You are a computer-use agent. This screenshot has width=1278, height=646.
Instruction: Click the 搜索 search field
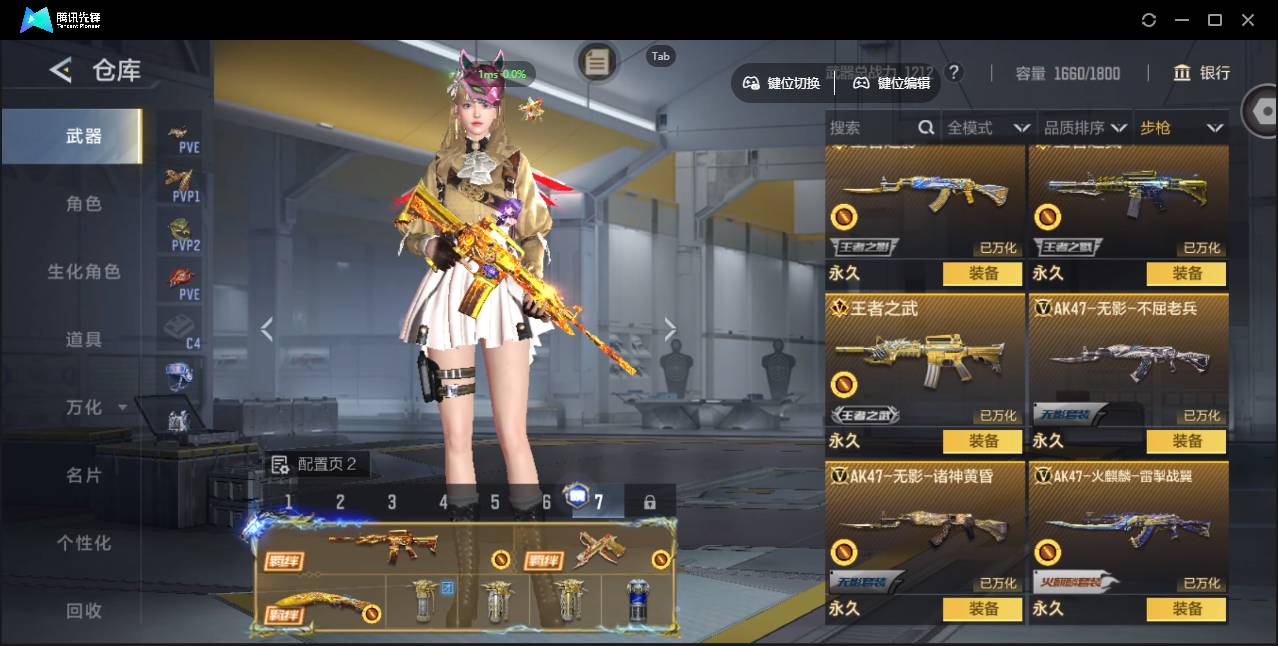[870, 128]
